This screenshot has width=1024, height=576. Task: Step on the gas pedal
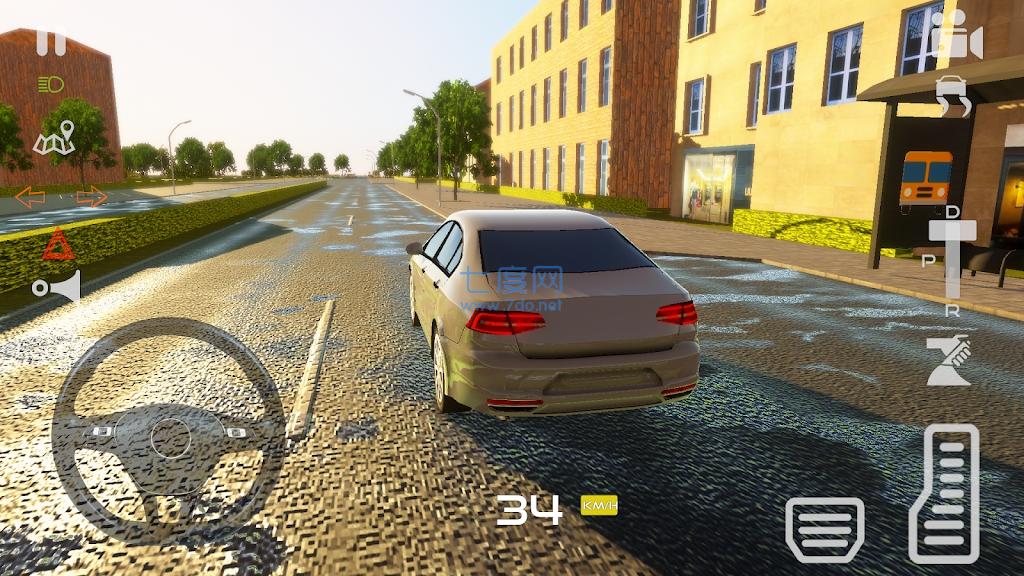pos(944,493)
